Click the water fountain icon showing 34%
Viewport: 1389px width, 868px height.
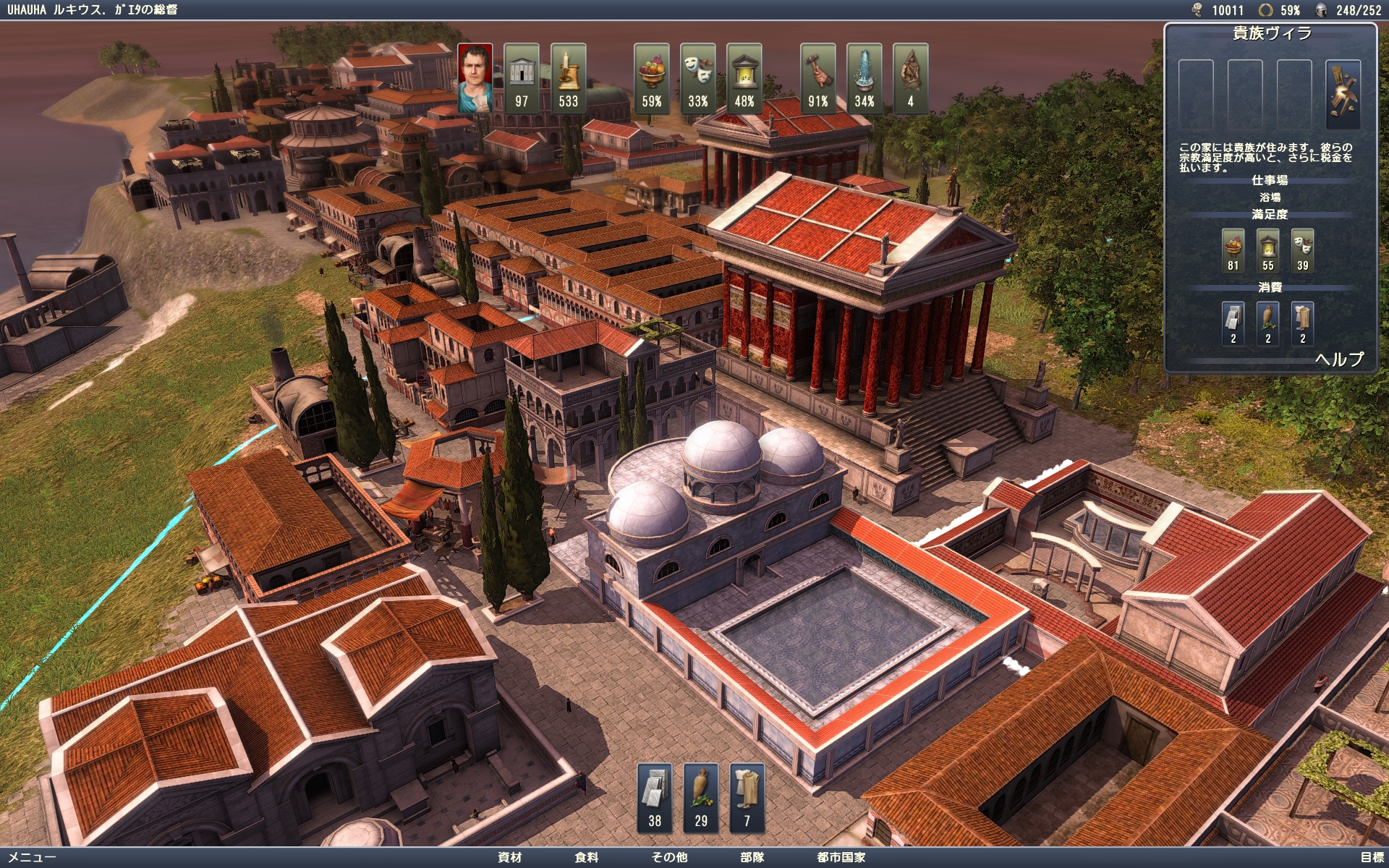[x=865, y=78]
